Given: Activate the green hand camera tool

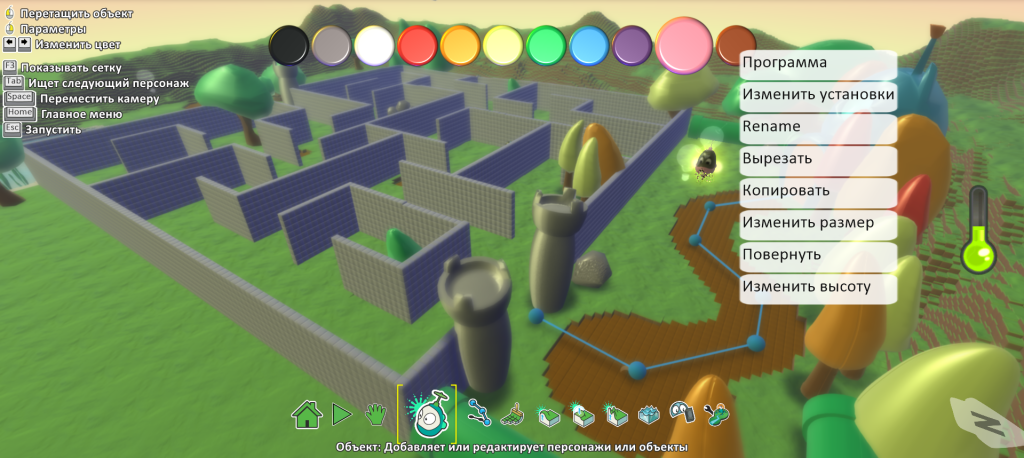Looking at the screenshot, I should coord(375,412).
